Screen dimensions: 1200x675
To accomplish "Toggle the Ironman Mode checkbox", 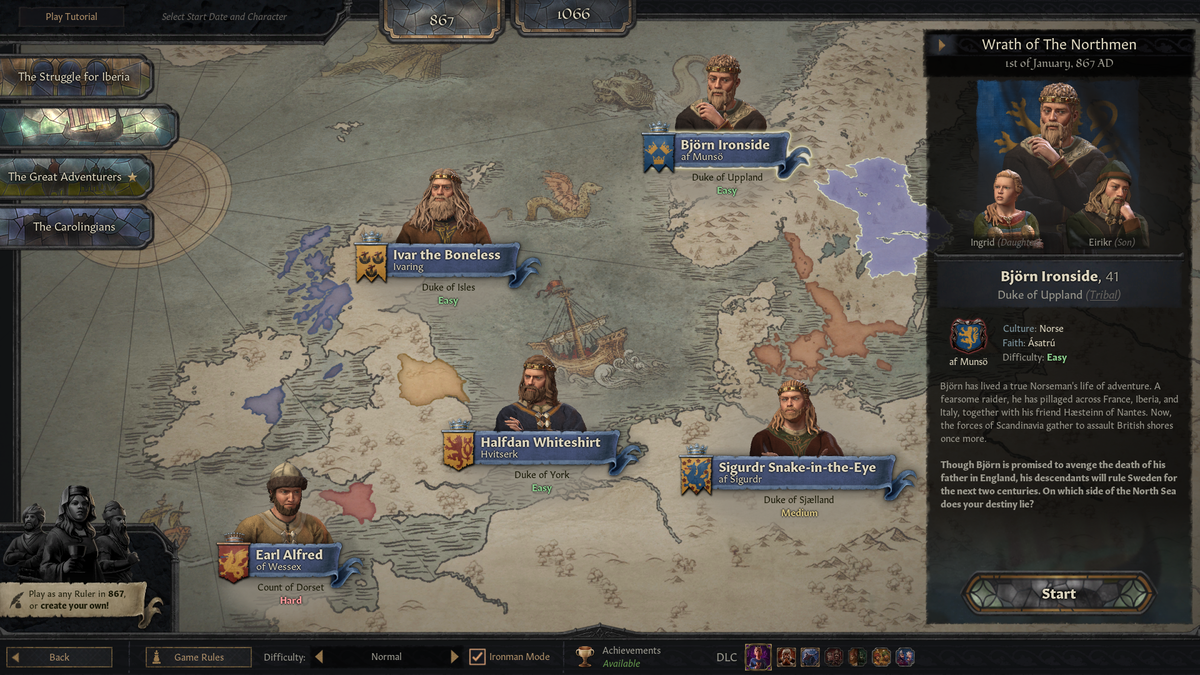I will pyautogui.click(x=477, y=657).
